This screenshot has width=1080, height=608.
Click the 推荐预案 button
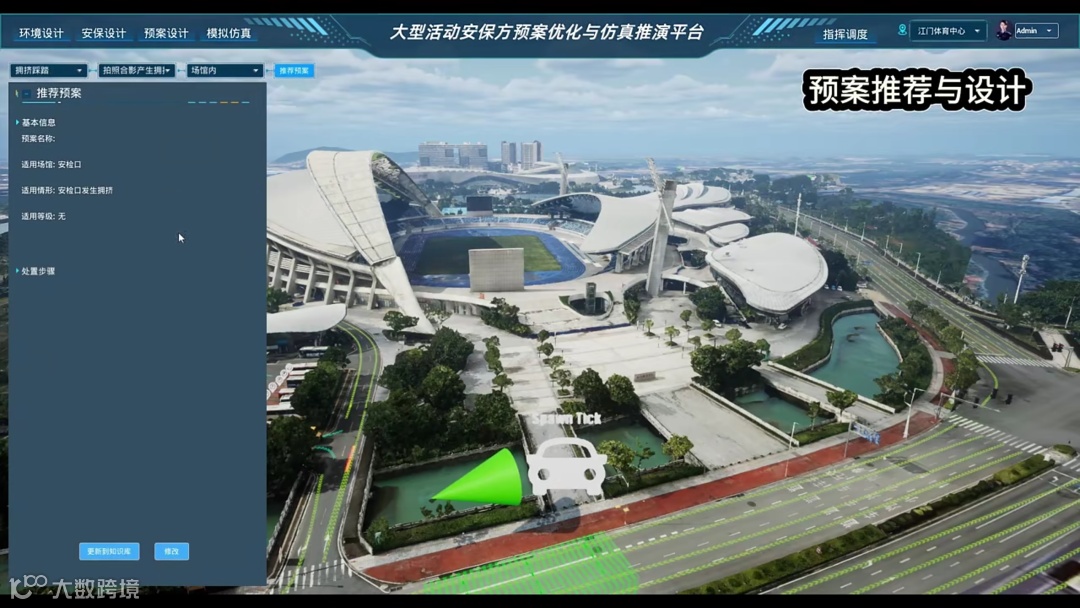click(294, 71)
